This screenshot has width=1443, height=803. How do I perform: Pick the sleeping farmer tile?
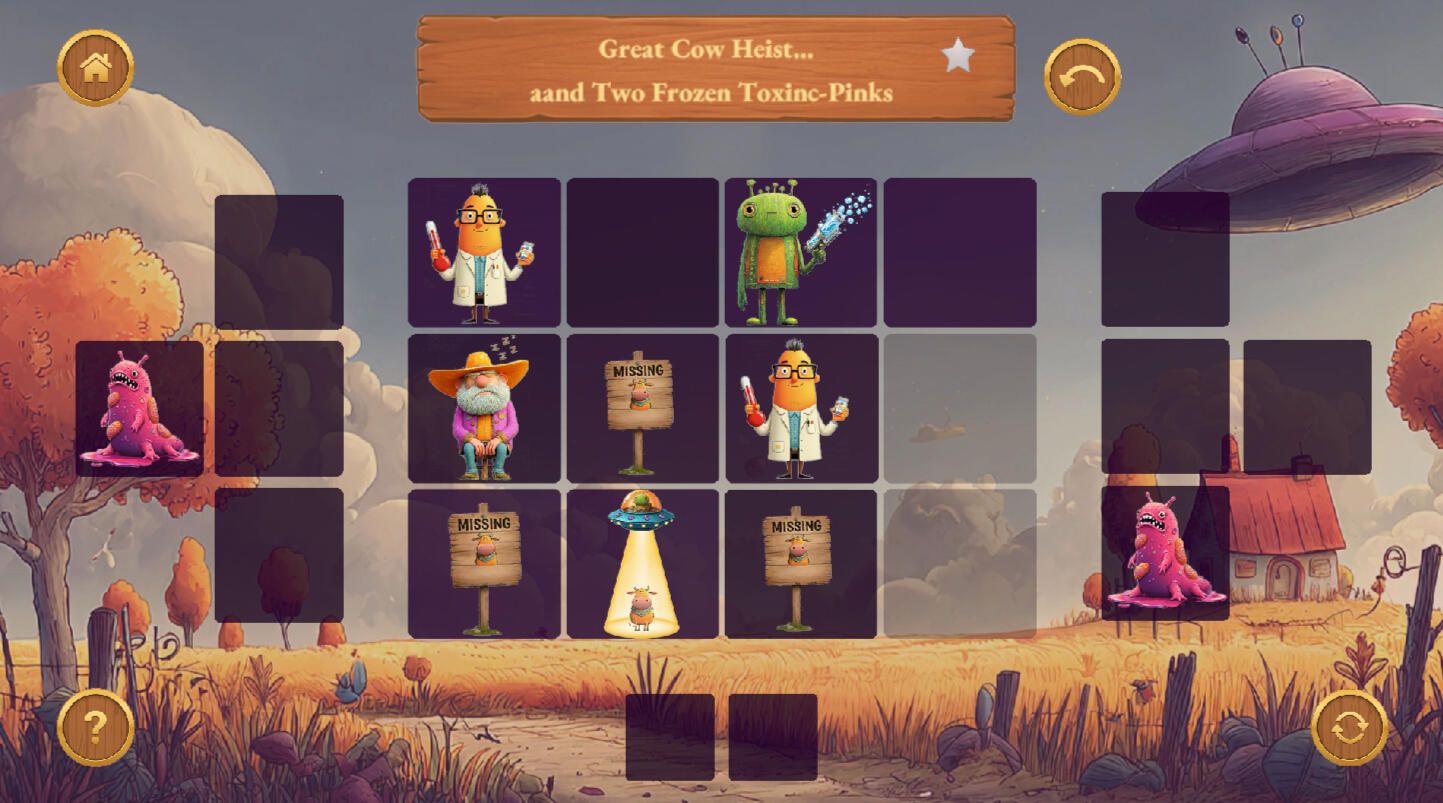pos(484,408)
